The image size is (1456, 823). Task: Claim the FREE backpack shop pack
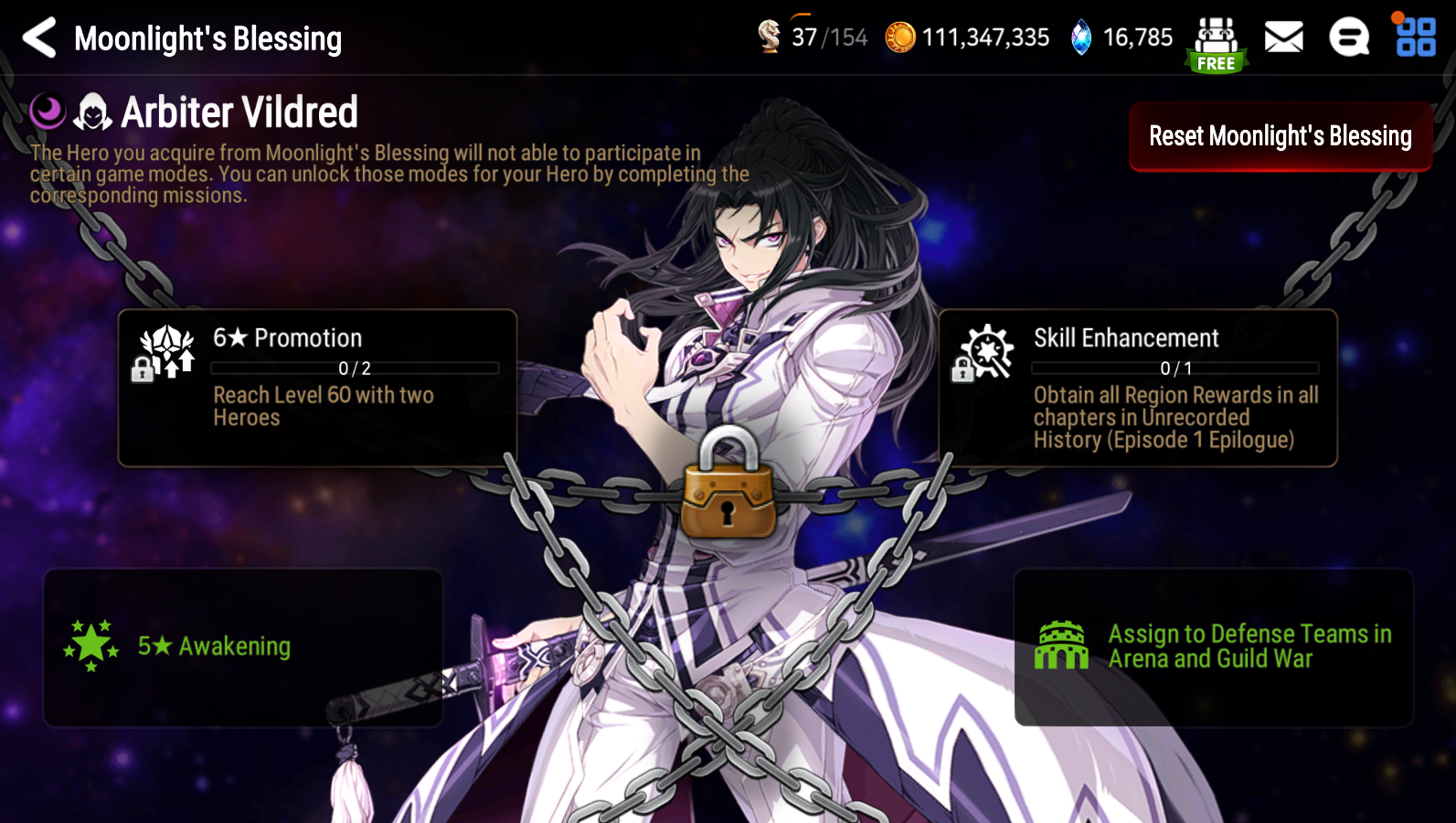[1214, 37]
